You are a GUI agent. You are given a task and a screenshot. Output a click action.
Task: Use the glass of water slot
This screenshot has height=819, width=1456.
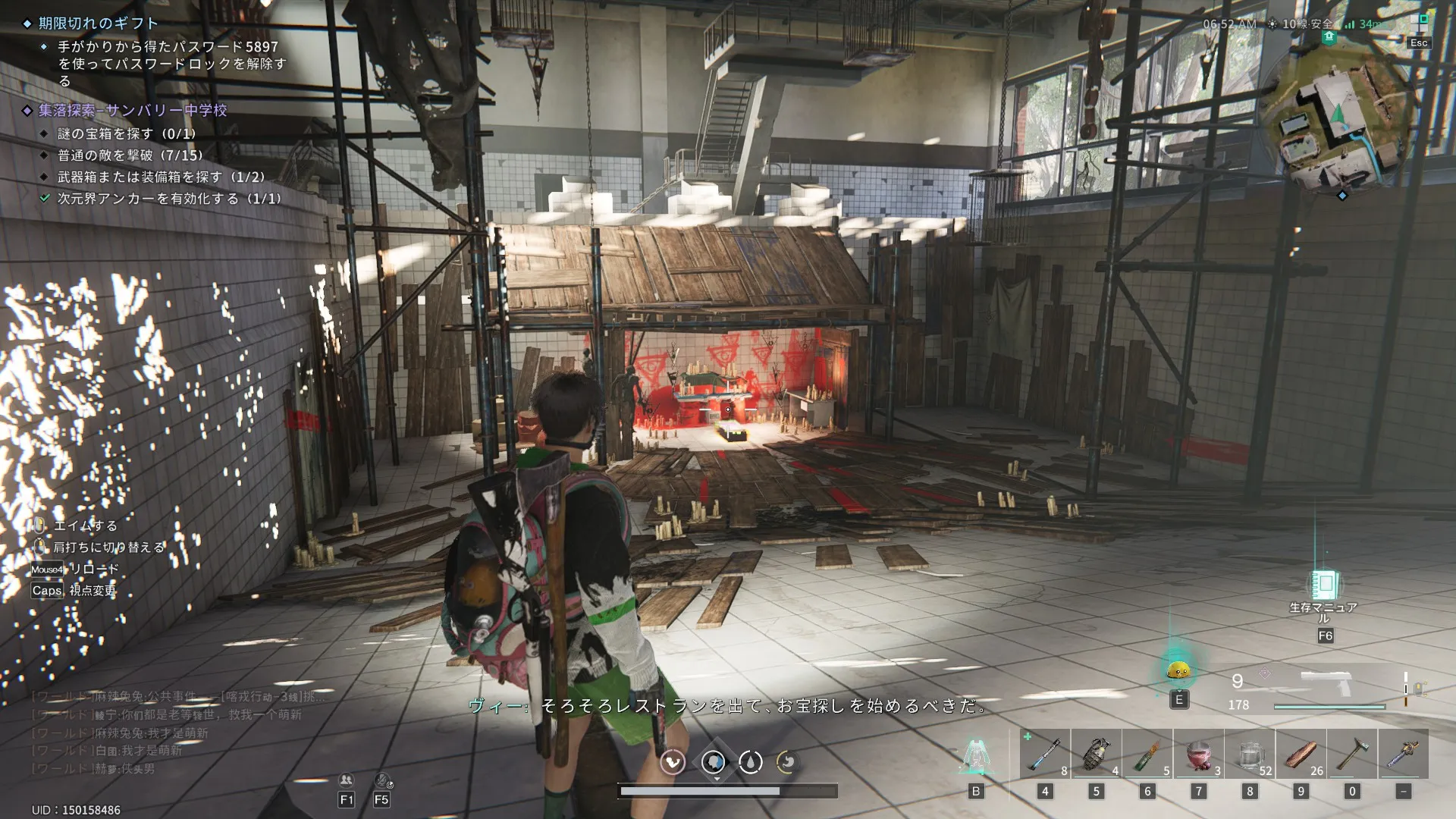1250,754
